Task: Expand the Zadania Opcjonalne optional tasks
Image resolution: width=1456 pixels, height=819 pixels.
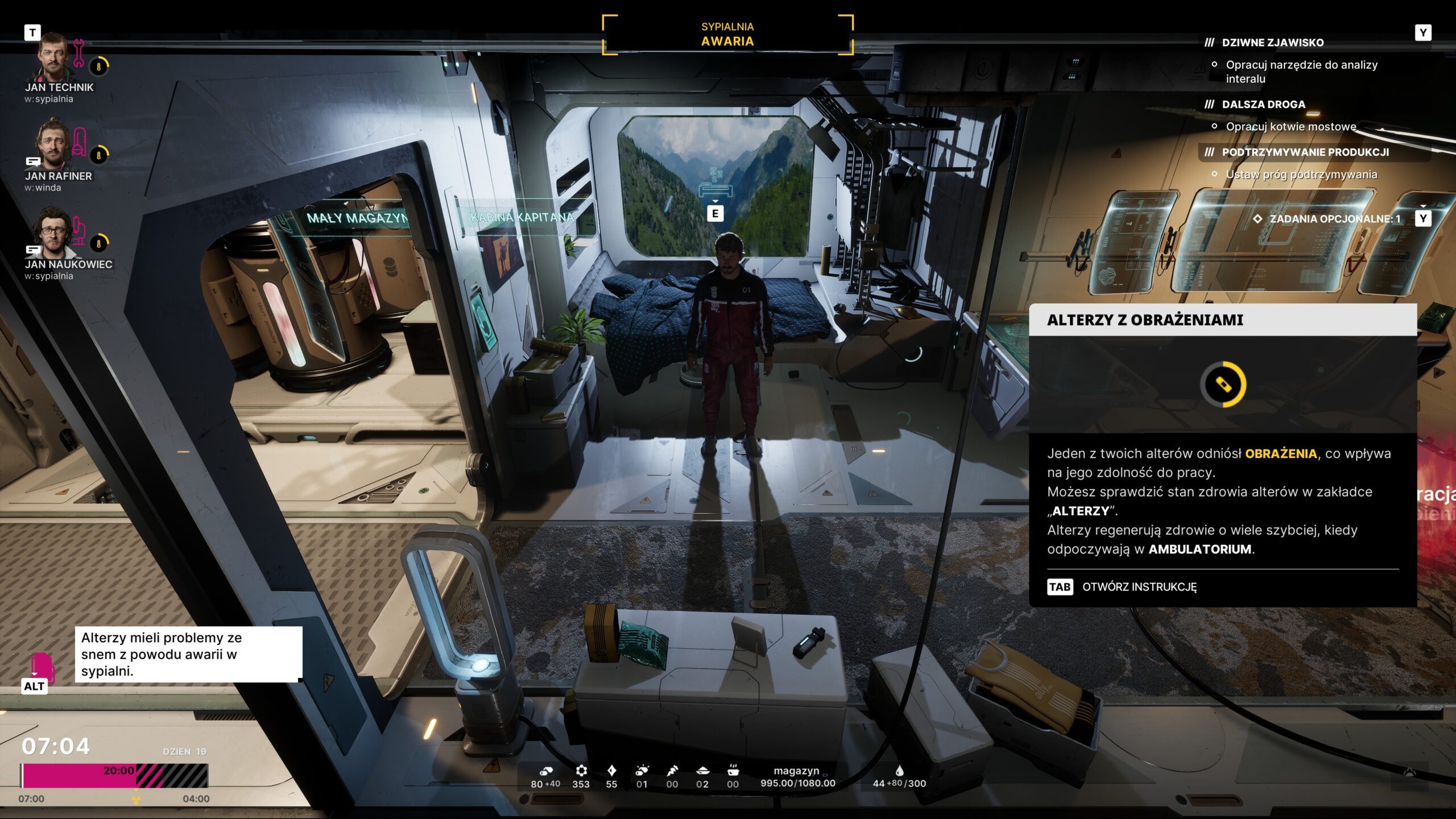Action: click(1334, 219)
